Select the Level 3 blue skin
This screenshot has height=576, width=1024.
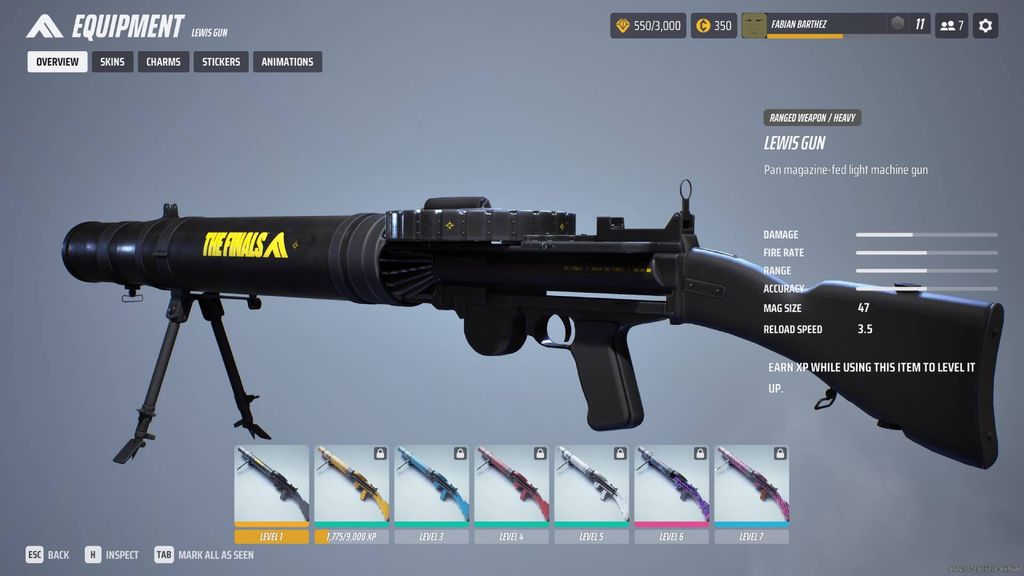pyautogui.click(x=431, y=487)
